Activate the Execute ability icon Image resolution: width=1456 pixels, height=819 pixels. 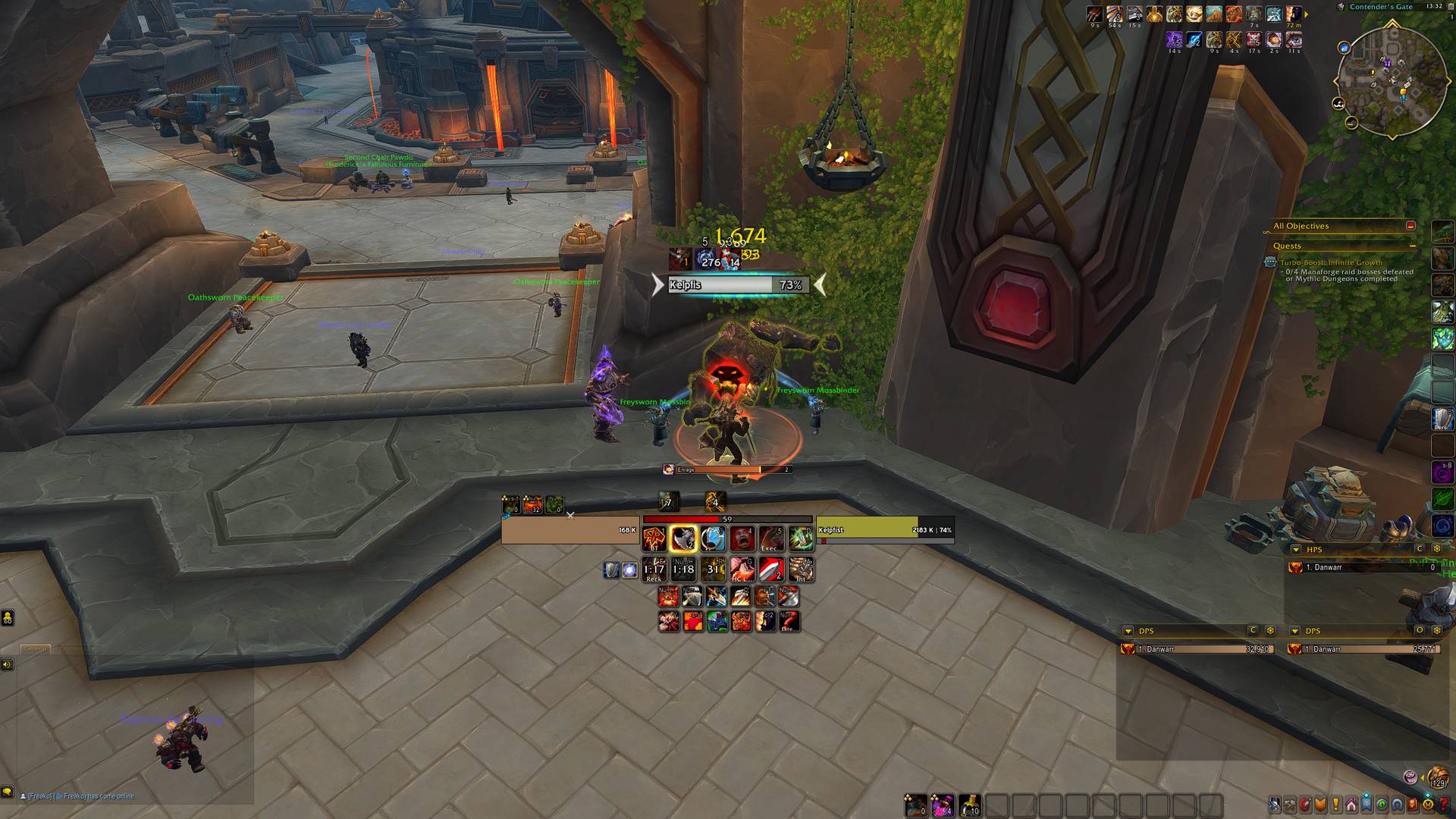771,538
